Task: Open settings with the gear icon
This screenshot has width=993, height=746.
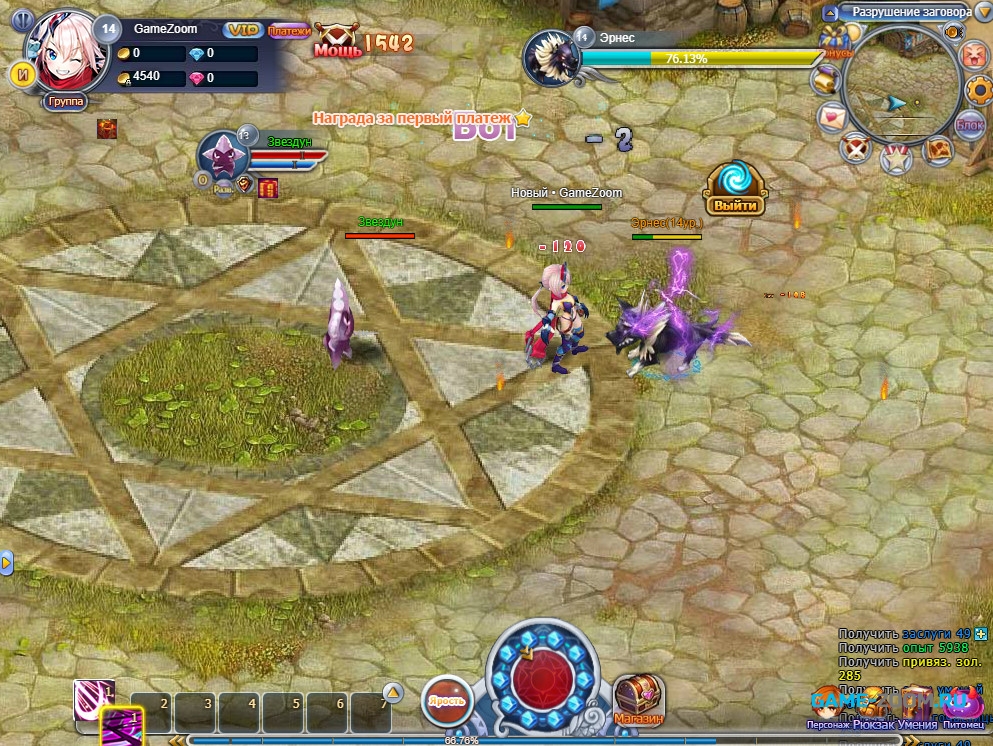Action: [978, 90]
